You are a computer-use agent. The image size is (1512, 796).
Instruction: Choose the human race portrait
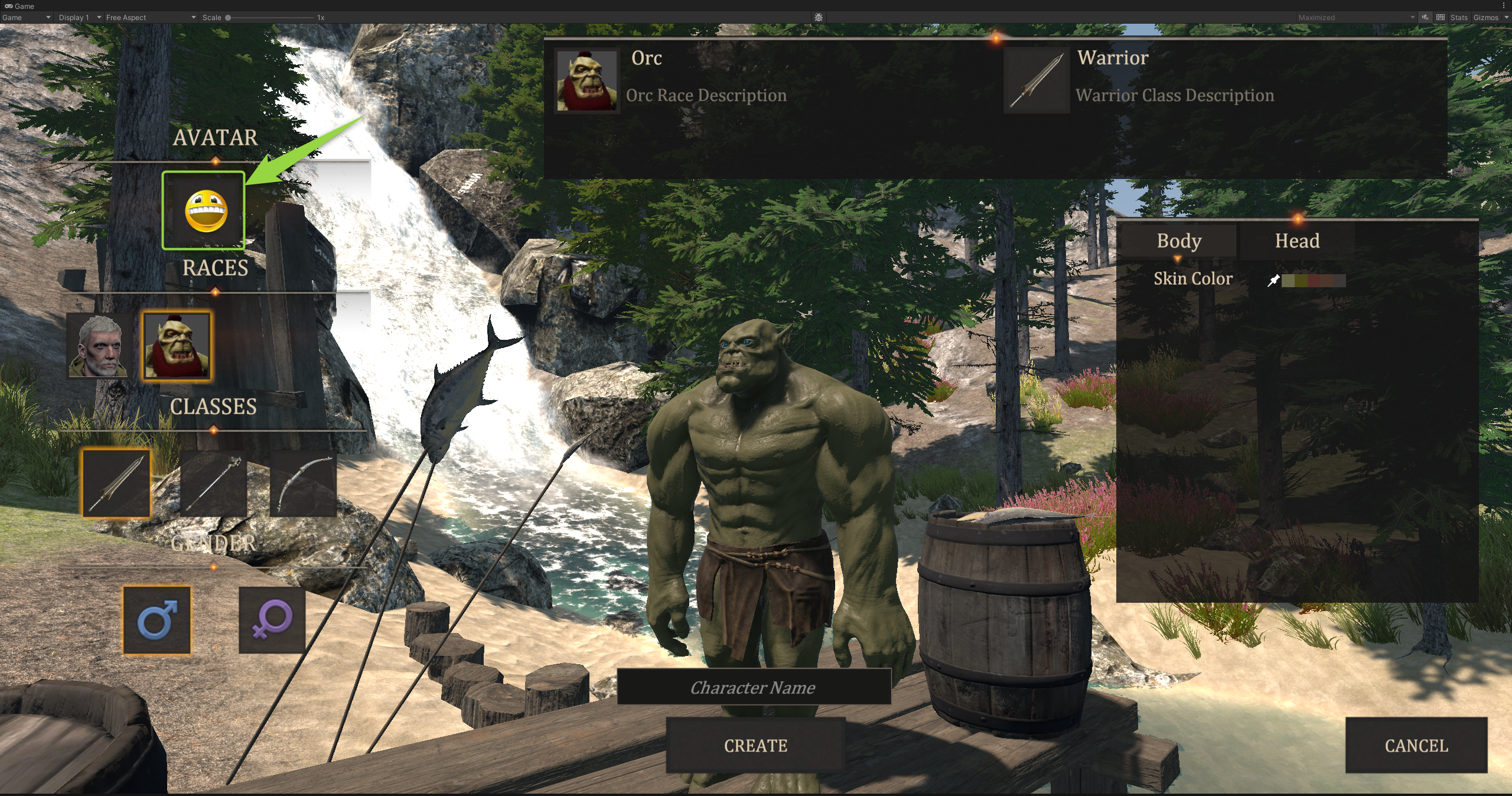point(99,346)
